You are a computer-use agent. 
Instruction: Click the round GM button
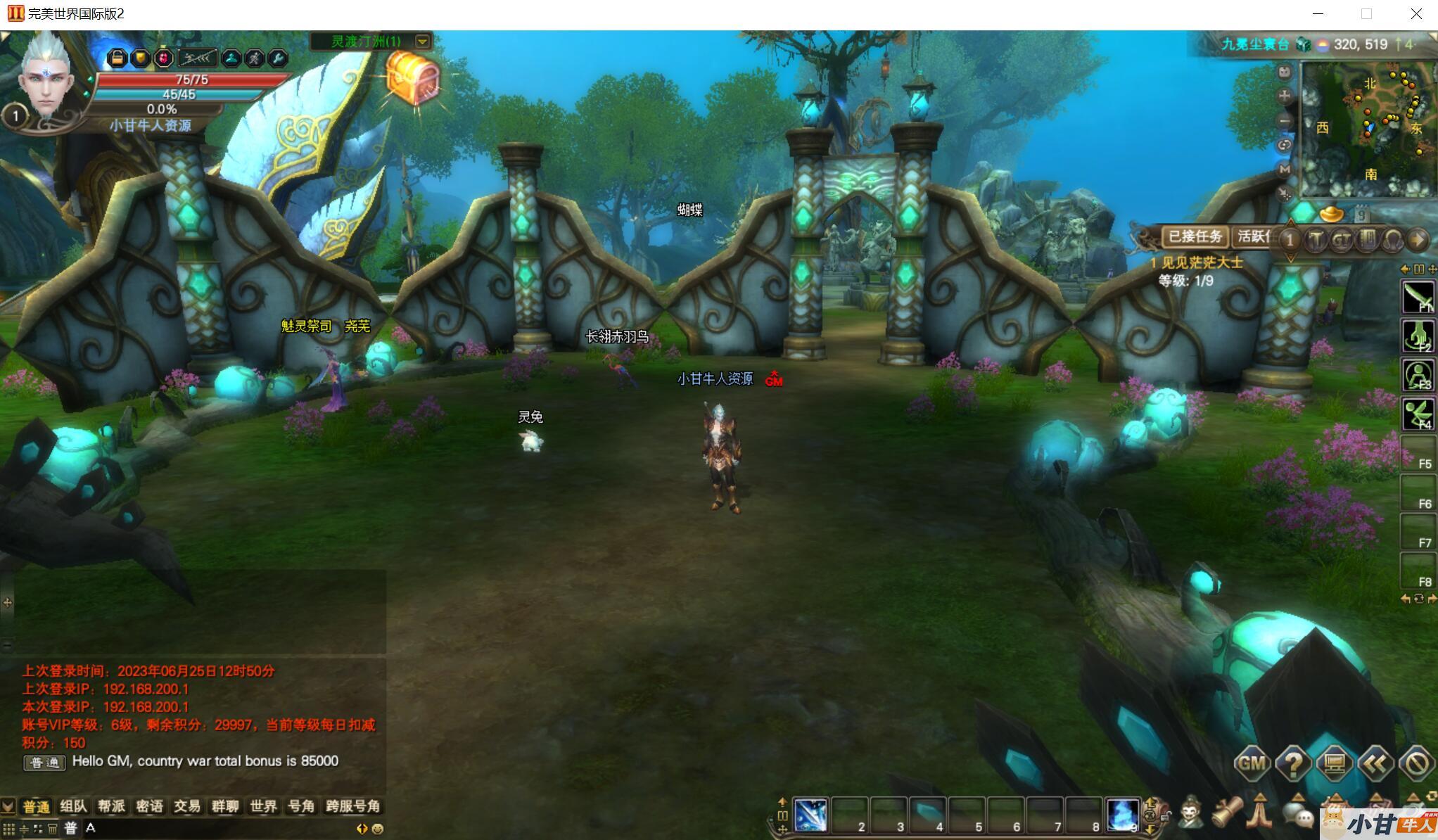pos(1252,763)
